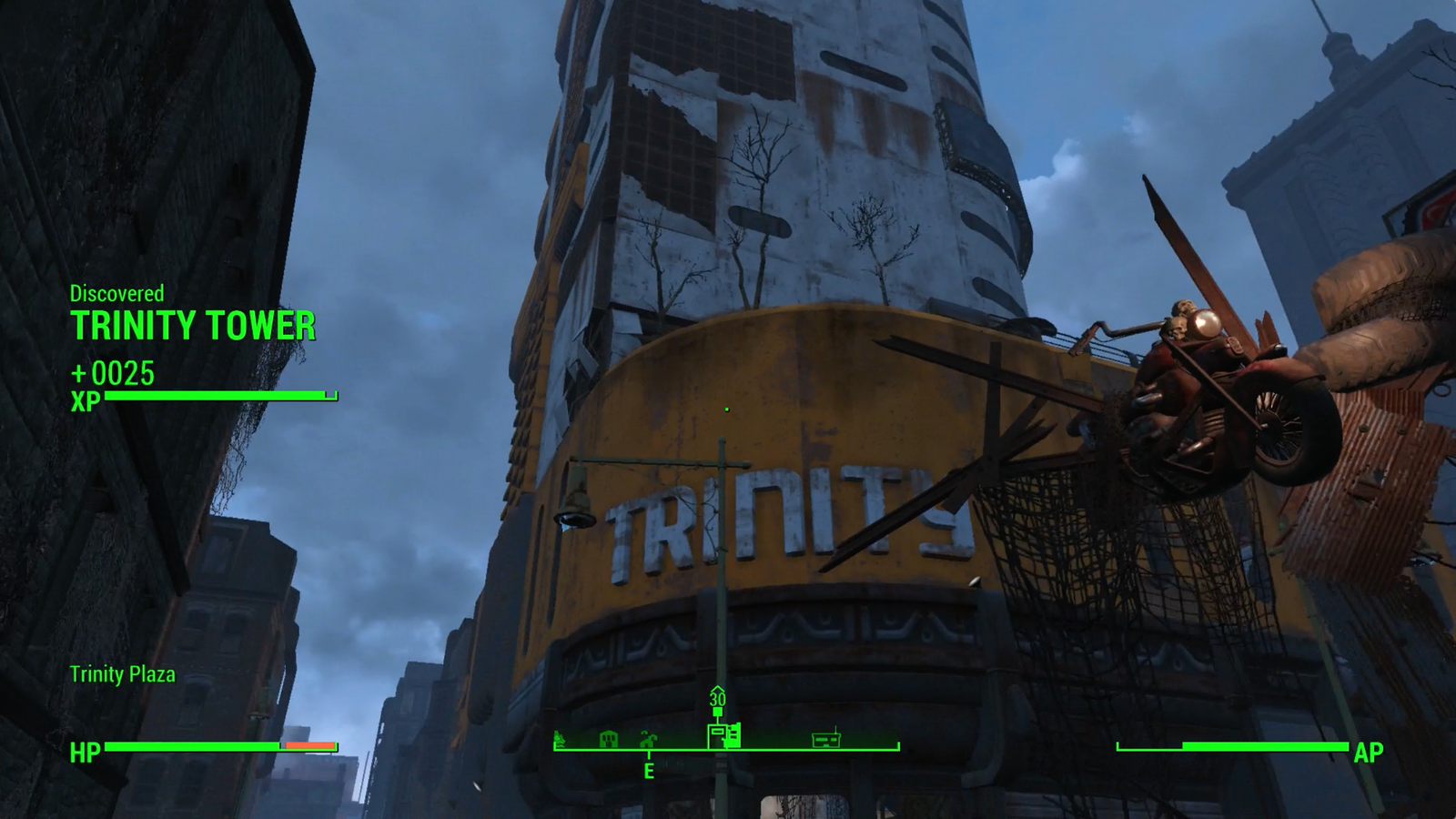Viewport: 1456px width, 819px height.
Task: Click the factory icon beneath the quest marker
Action: [724, 735]
